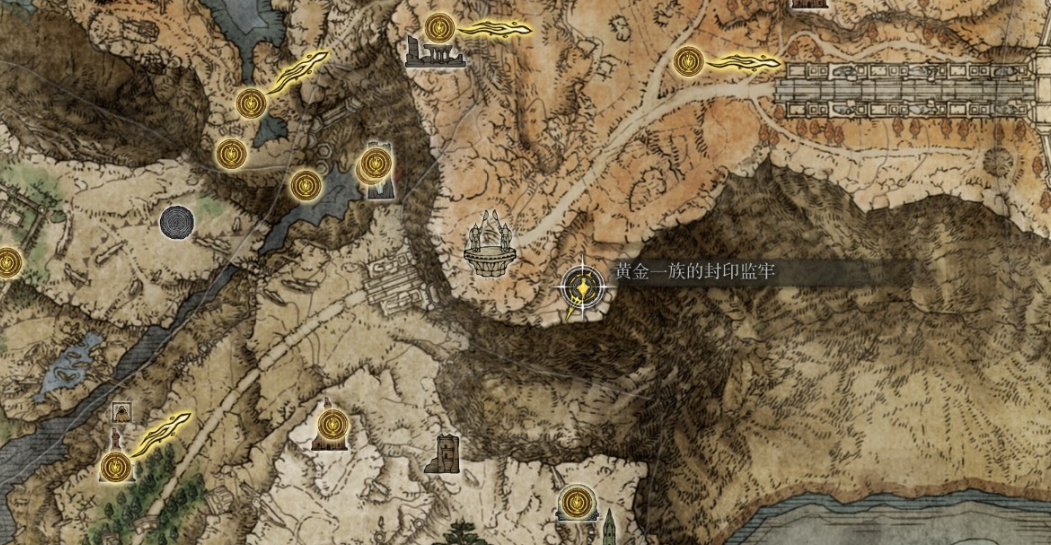Choose the grace on the small shack icon
Screen dimensions: 1051x545
coord(331,424)
